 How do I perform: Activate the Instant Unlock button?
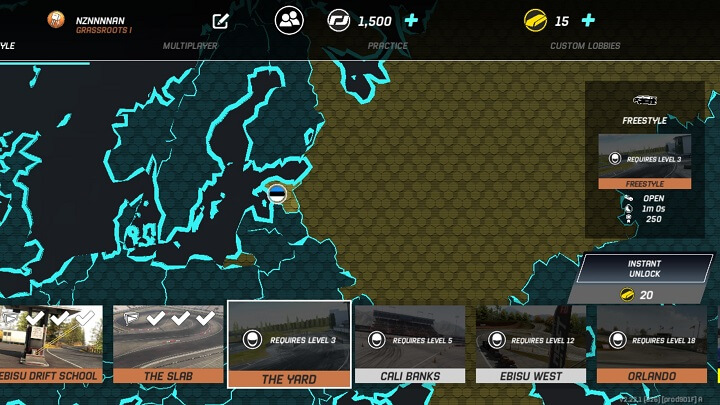[644, 268]
